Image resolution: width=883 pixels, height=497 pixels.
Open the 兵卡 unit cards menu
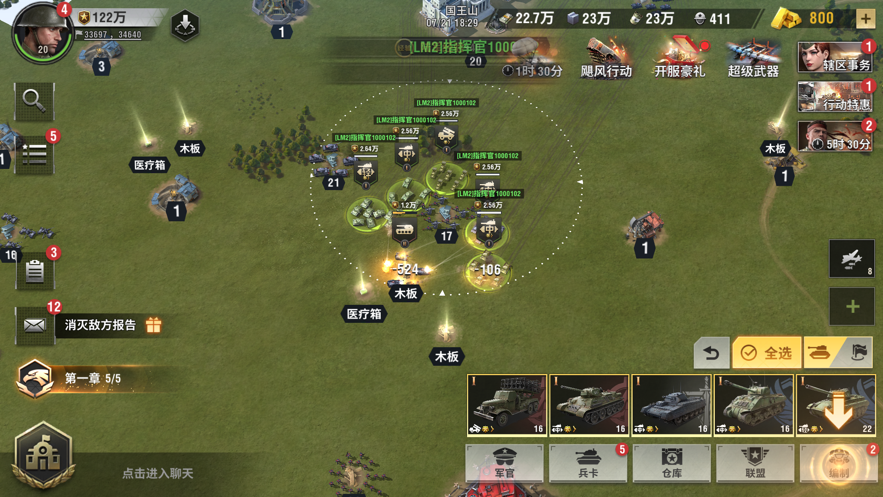pos(588,463)
